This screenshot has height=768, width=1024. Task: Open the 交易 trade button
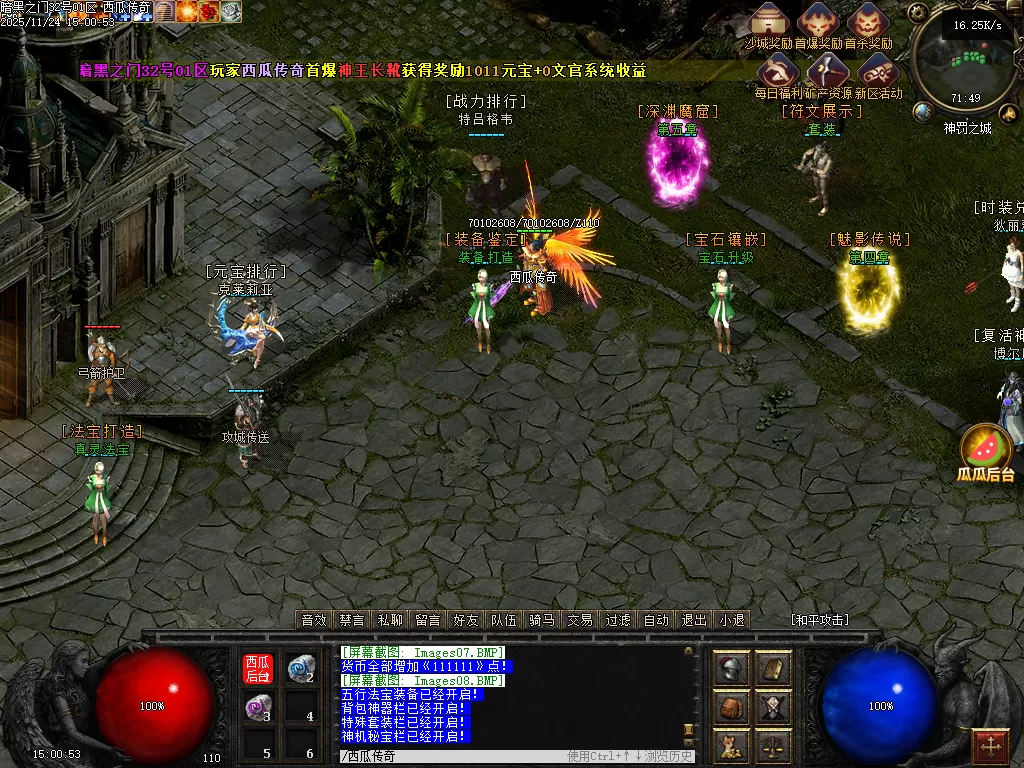point(580,620)
